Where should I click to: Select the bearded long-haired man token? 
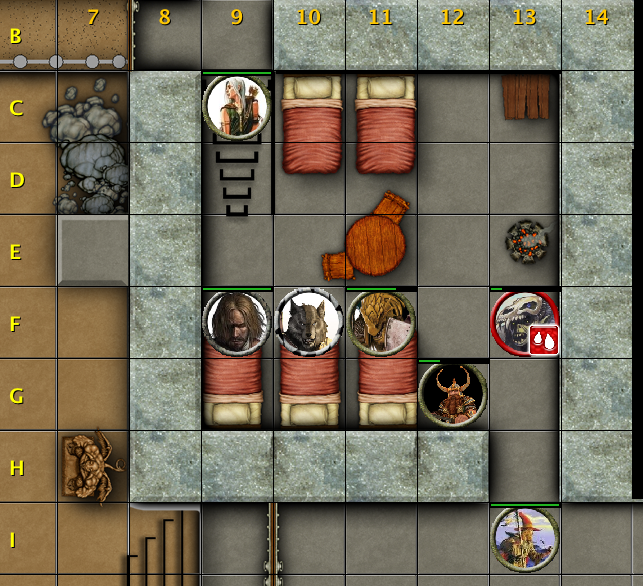click(x=237, y=323)
